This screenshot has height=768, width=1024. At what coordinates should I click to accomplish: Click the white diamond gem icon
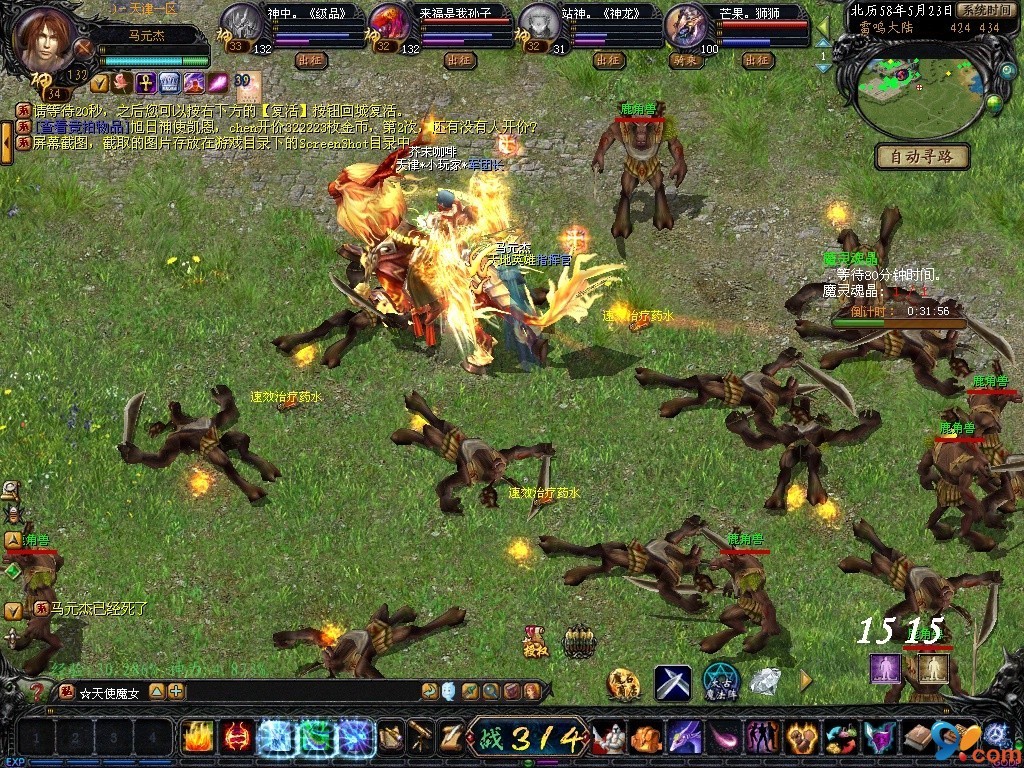click(767, 682)
